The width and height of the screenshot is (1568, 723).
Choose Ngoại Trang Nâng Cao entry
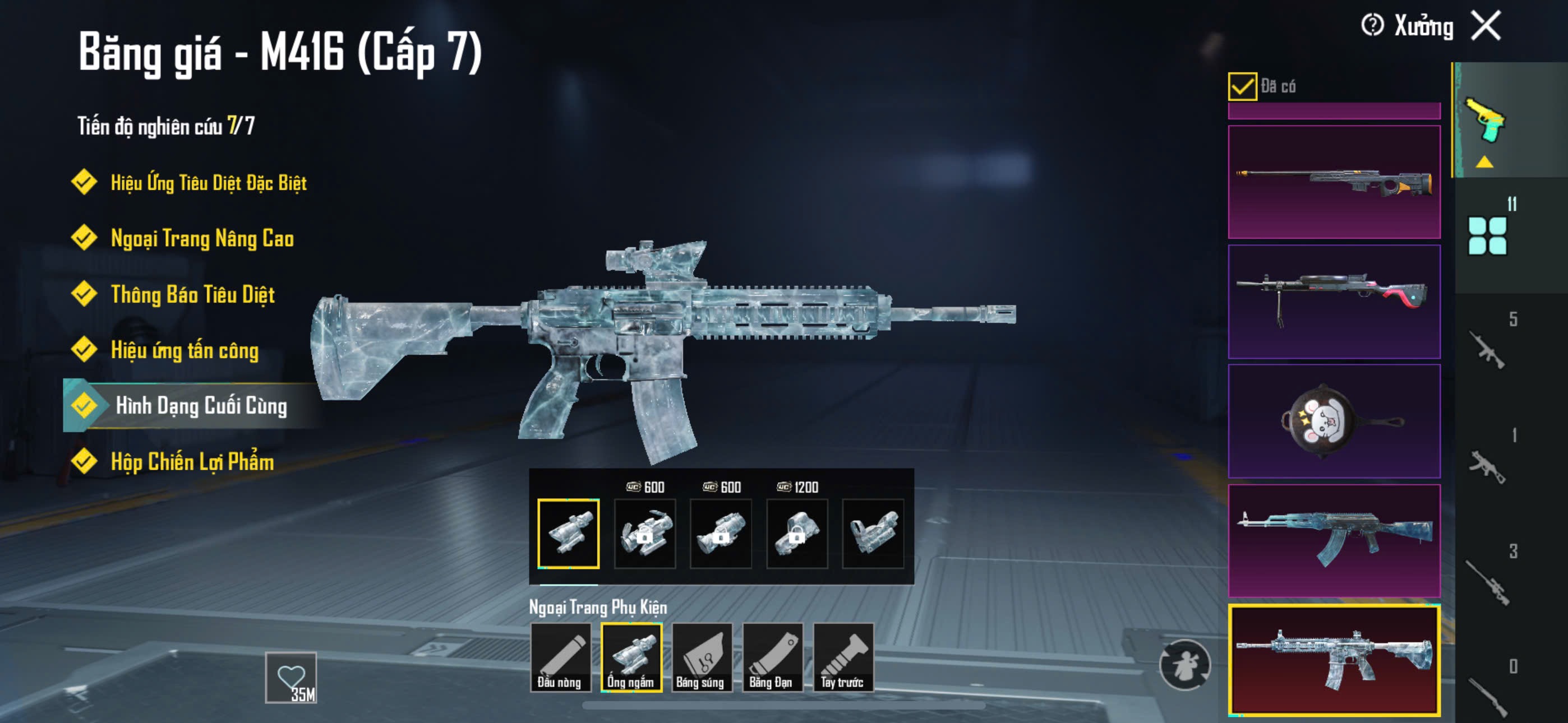pos(202,239)
